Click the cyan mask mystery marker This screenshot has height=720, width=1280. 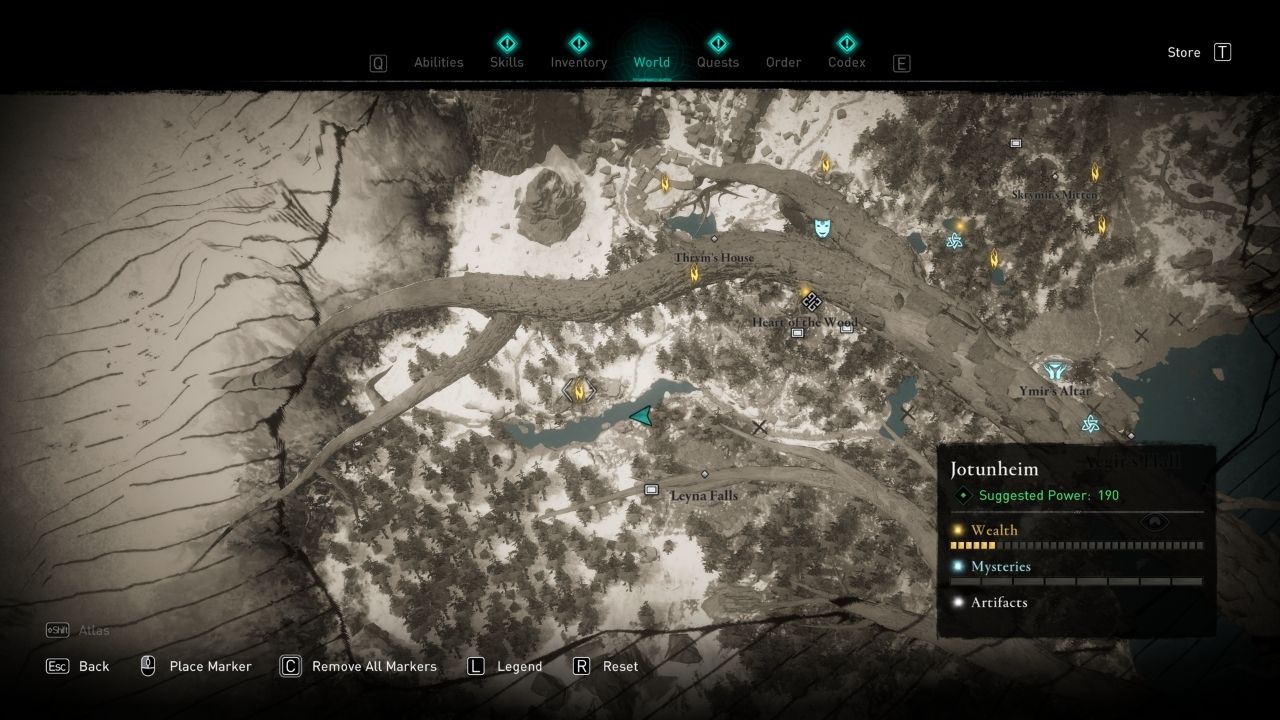click(822, 228)
